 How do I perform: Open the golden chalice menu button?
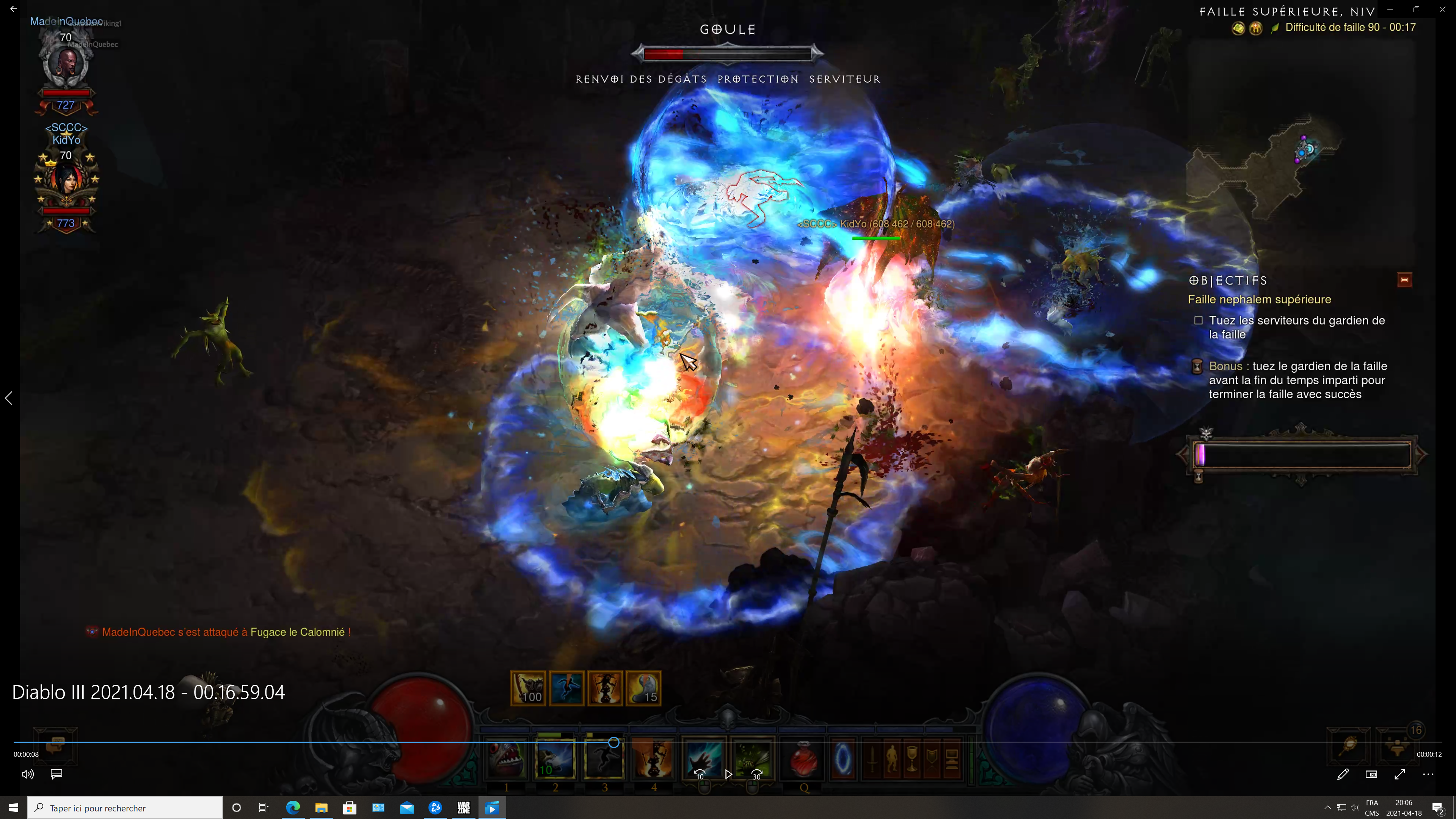912,758
